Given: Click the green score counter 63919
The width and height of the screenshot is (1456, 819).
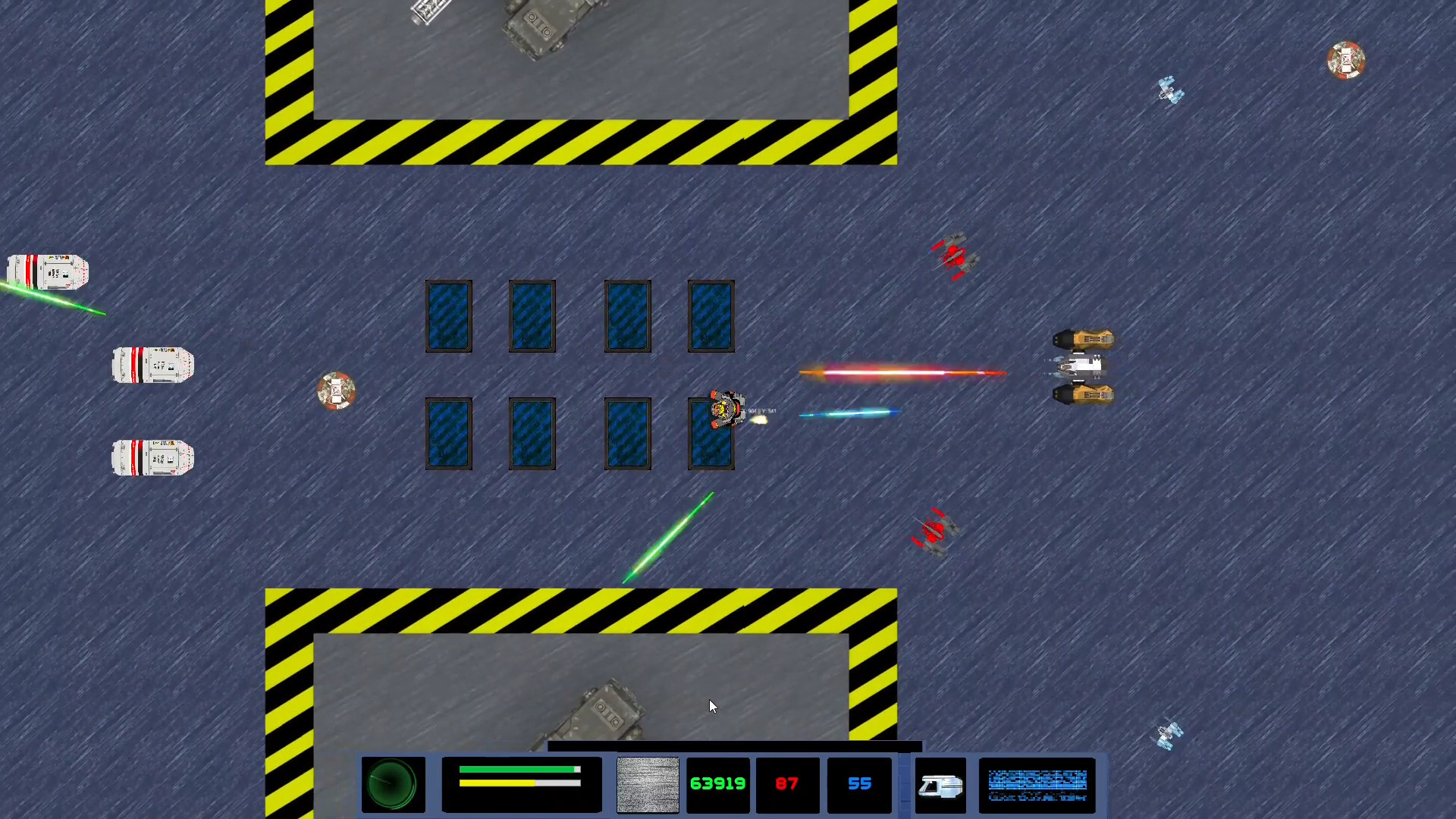Looking at the screenshot, I should point(717,784).
